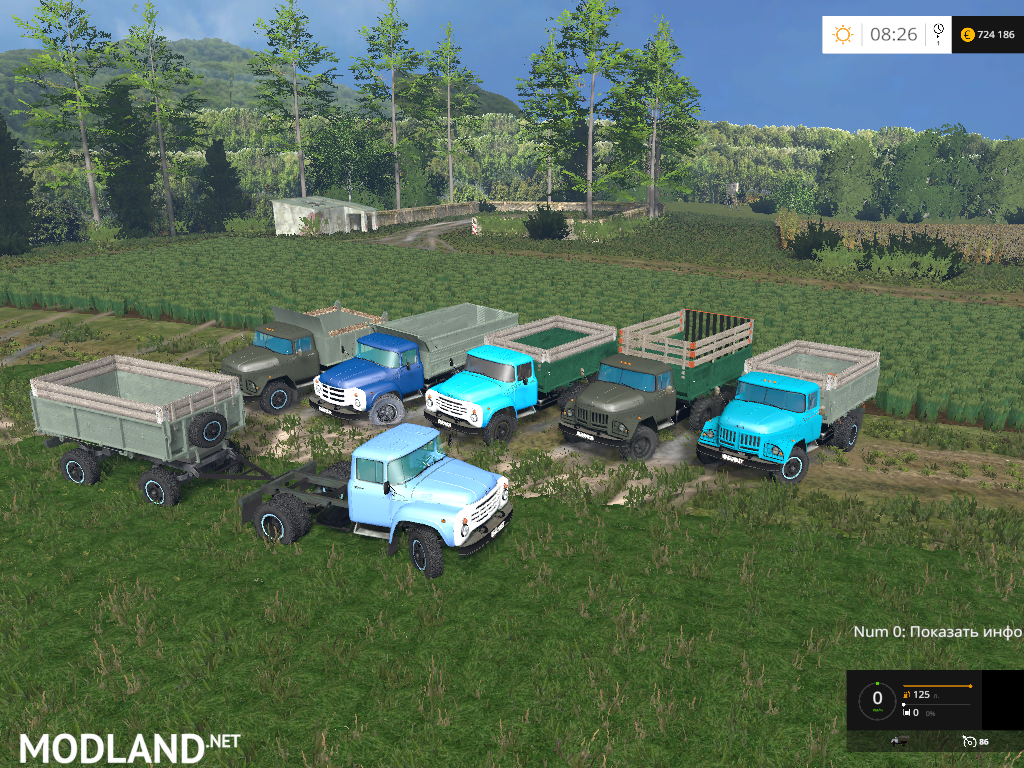Click the gold euro coin icon
Image resolution: width=1024 pixels, height=768 pixels.
[967, 35]
